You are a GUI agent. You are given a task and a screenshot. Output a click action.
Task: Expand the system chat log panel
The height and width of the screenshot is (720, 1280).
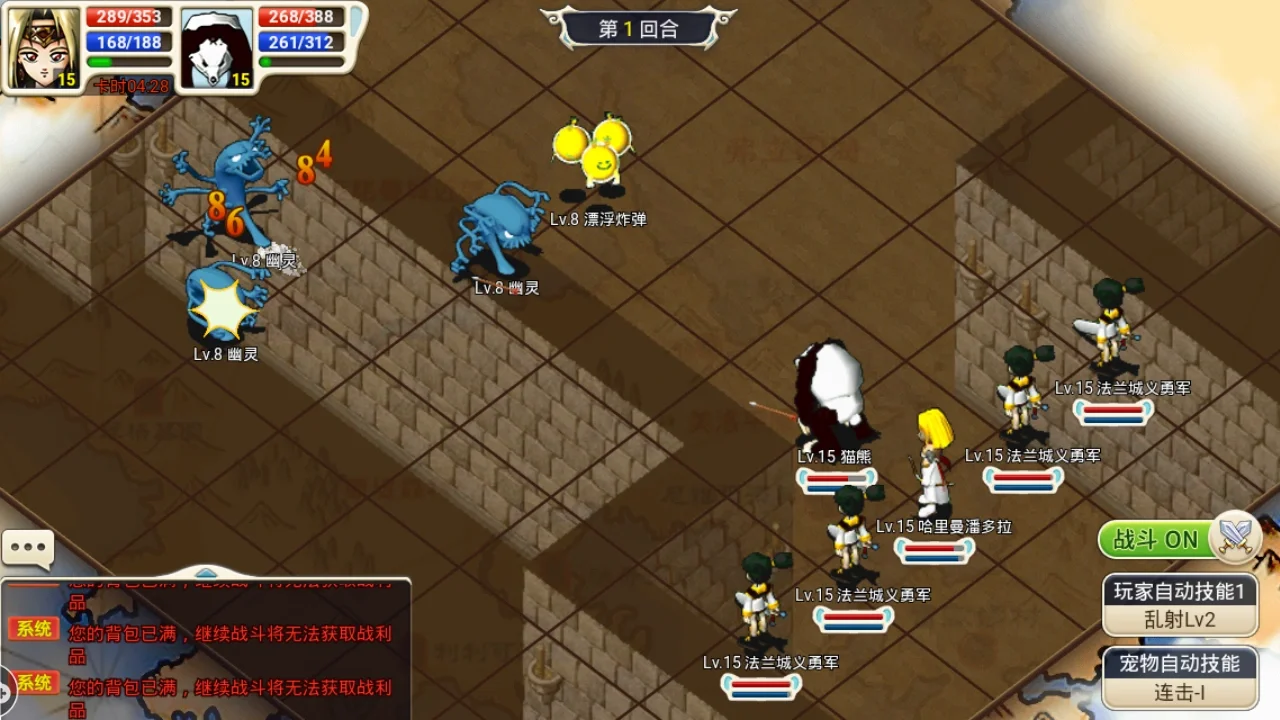coord(205,573)
